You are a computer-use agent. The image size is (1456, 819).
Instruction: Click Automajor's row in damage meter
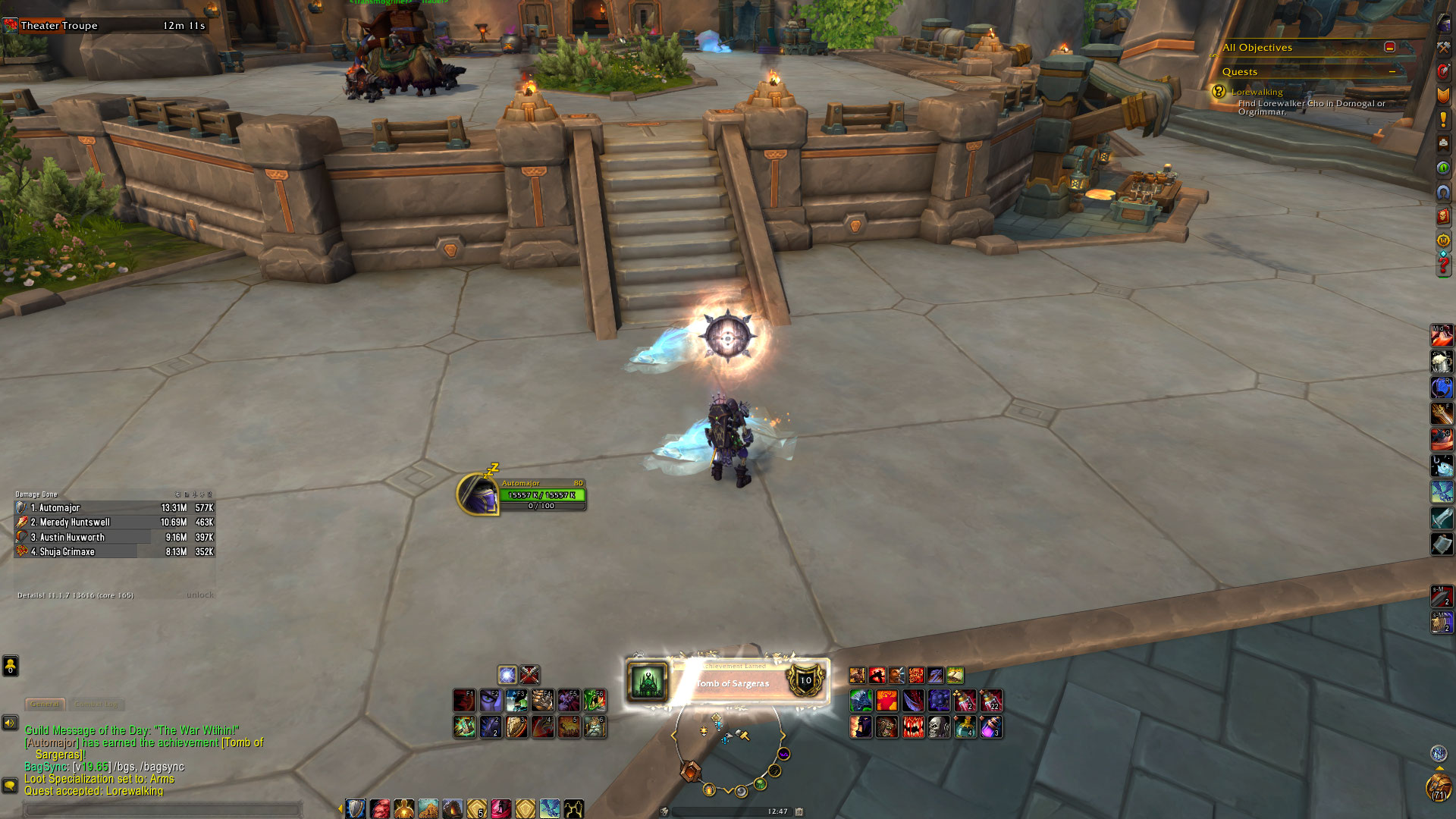(x=114, y=508)
